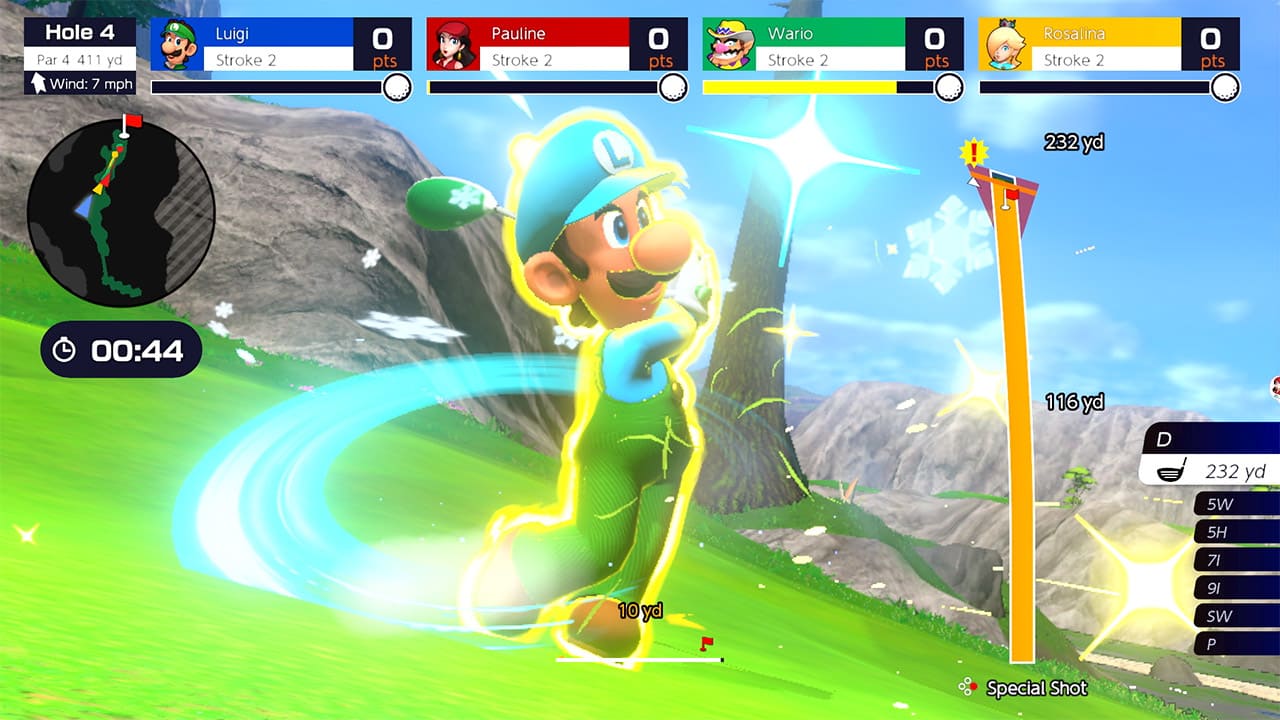The image size is (1280, 720).
Task: Click the clock icon beside the timer
Action: 64,350
